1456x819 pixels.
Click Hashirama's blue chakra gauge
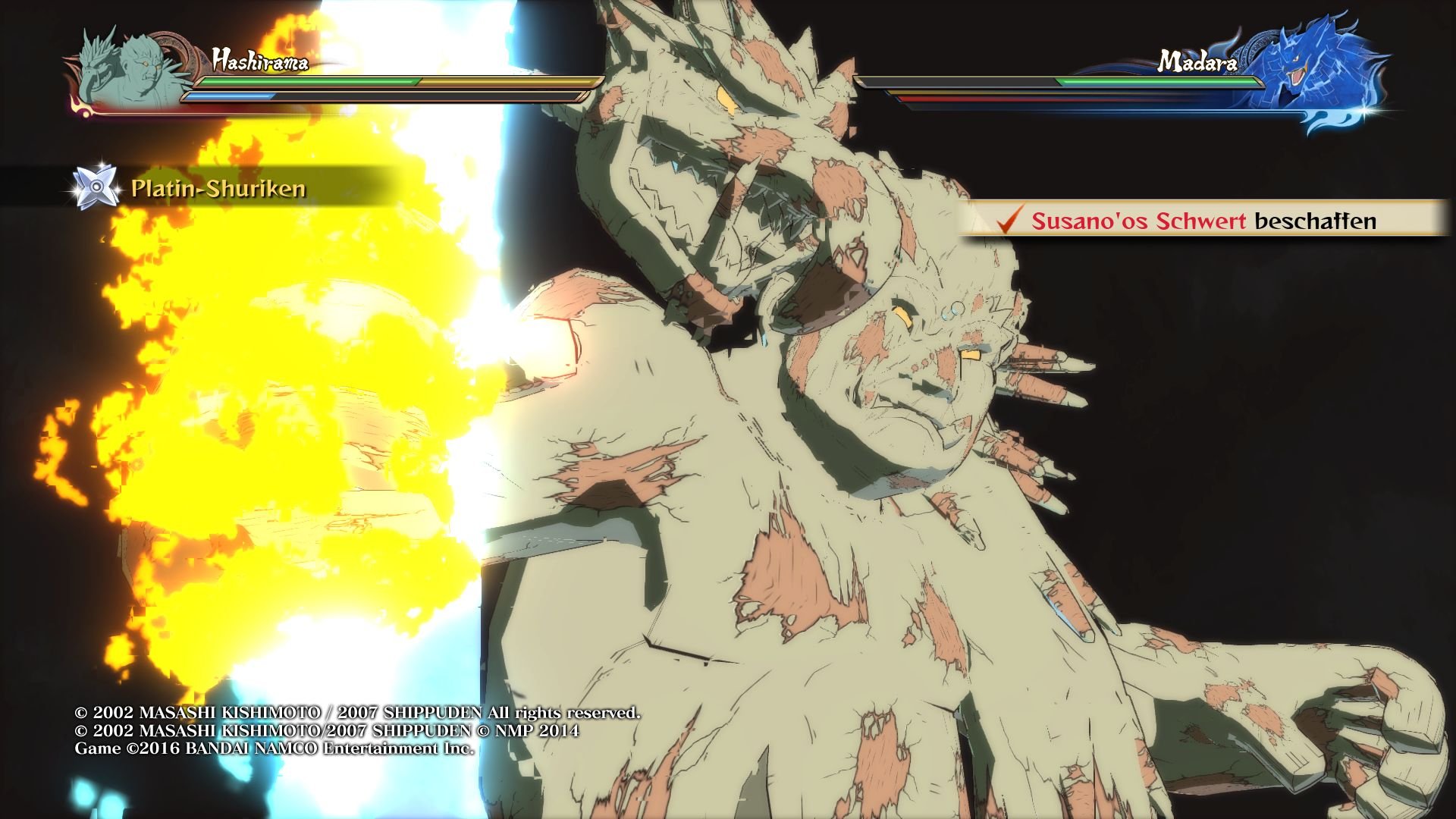(227, 97)
